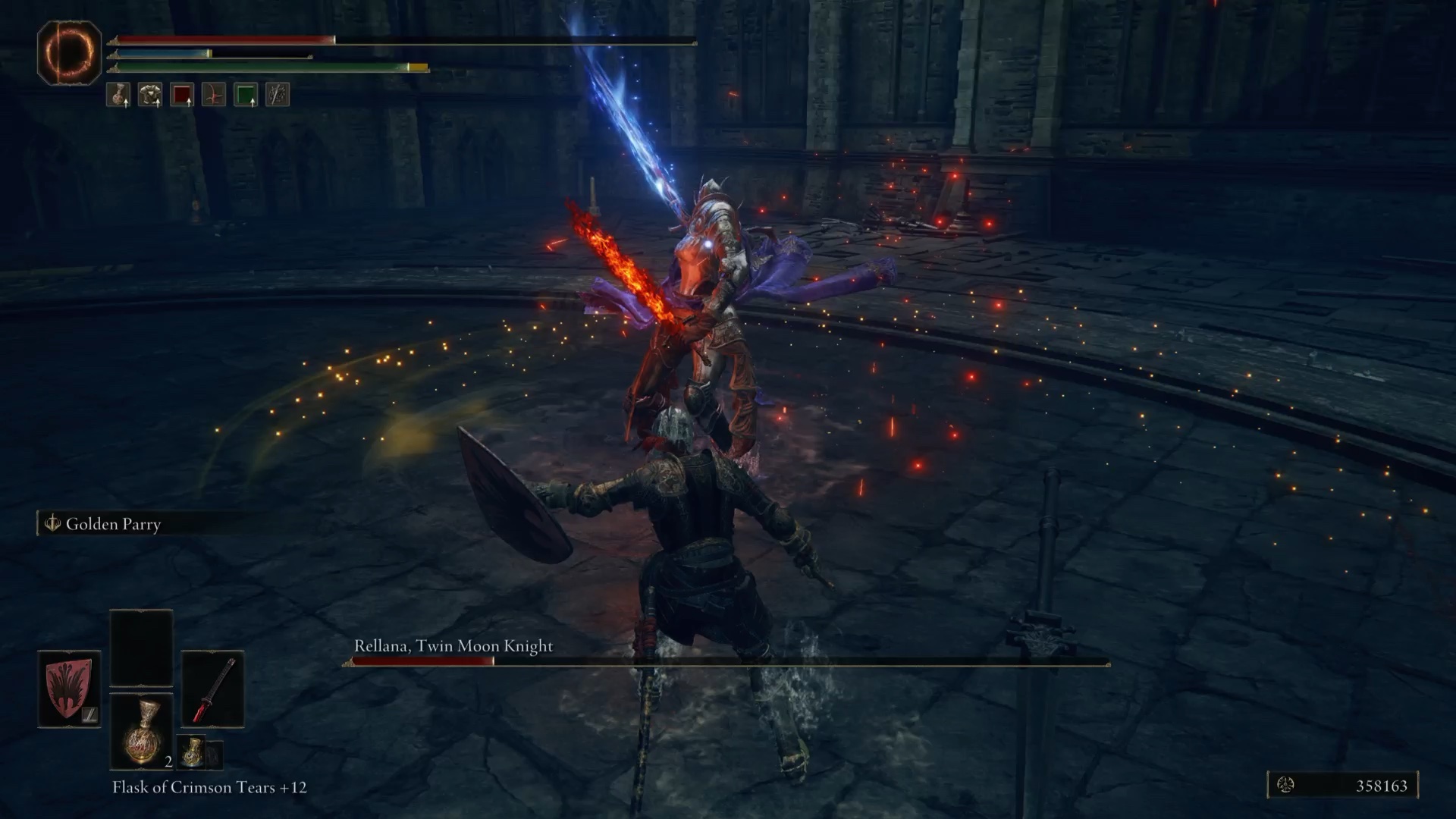
Task: Click the Golden Parry skill label
Action: (113, 524)
